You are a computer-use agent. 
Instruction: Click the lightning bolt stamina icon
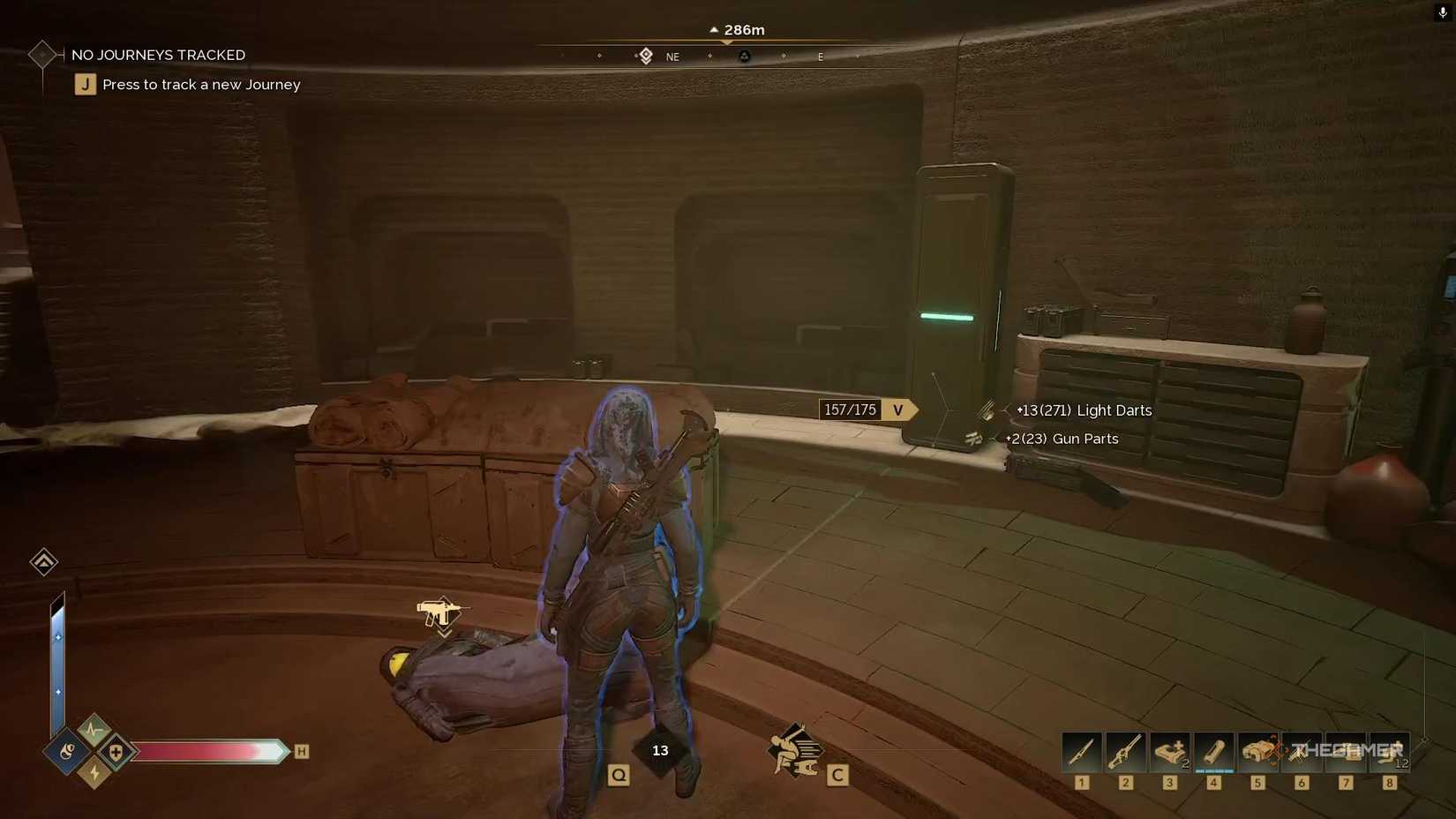click(x=94, y=773)
